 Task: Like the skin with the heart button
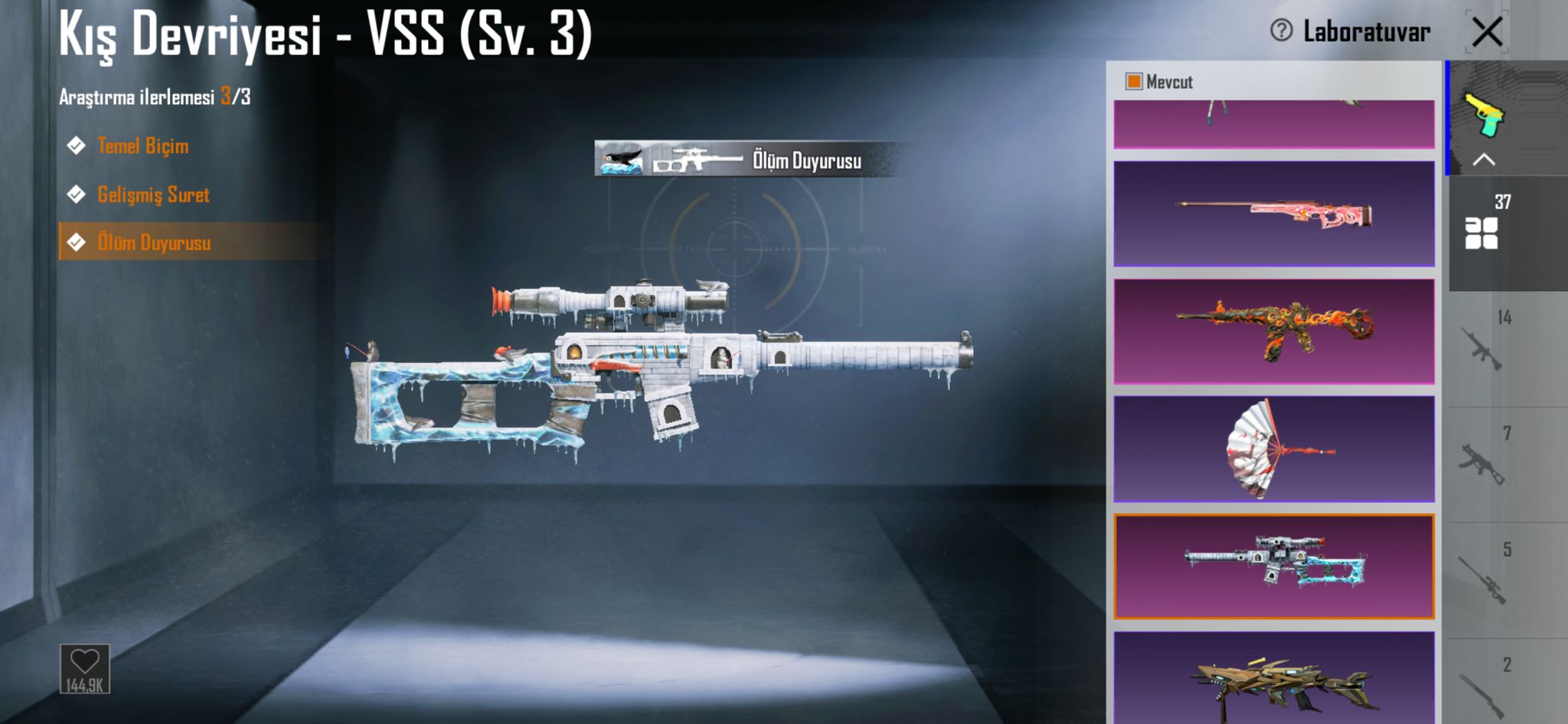84,668
